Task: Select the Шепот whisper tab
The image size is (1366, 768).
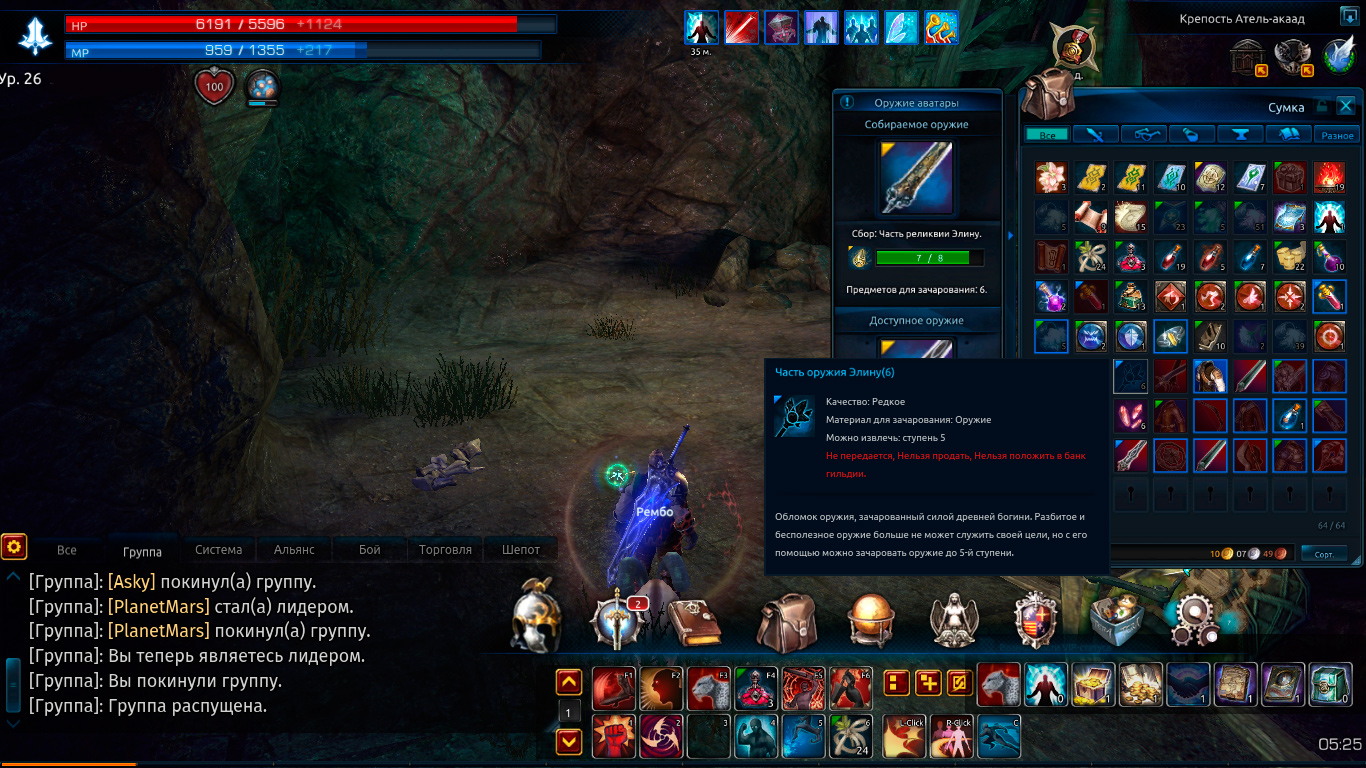Action: (521, 549)
